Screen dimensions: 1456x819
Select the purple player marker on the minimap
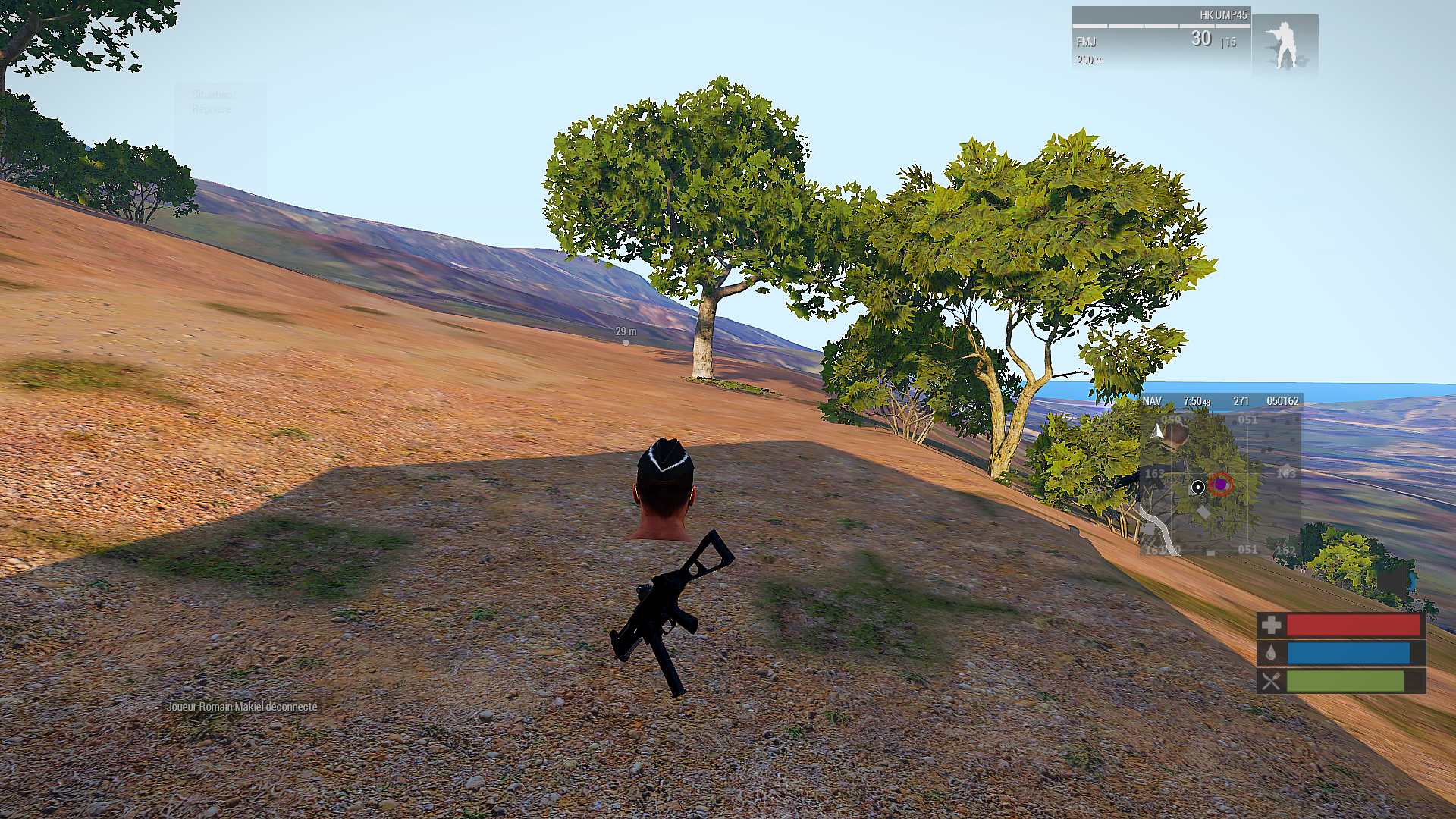point(1220,484)
